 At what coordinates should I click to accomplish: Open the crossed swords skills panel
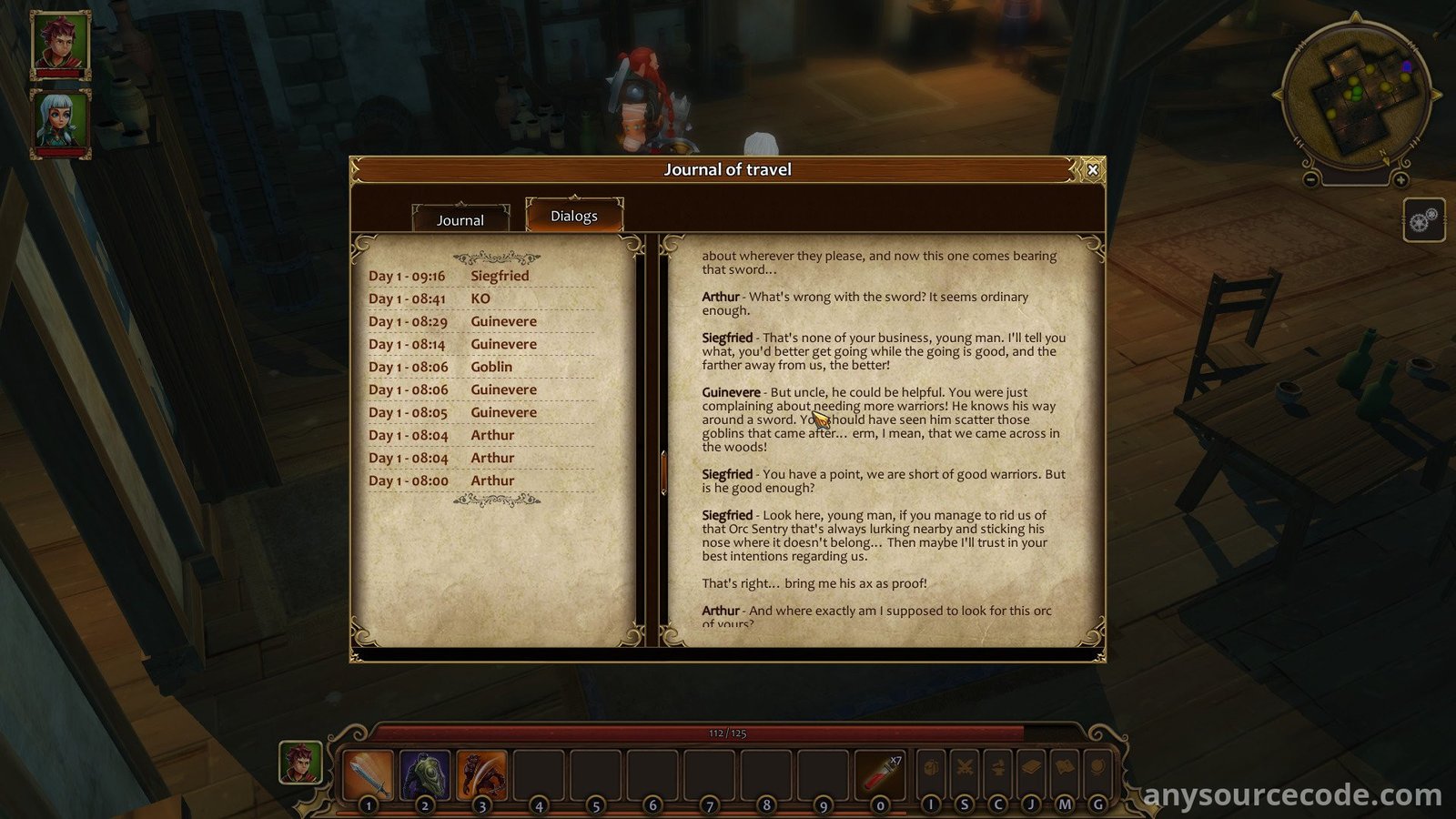pos(965,769)
